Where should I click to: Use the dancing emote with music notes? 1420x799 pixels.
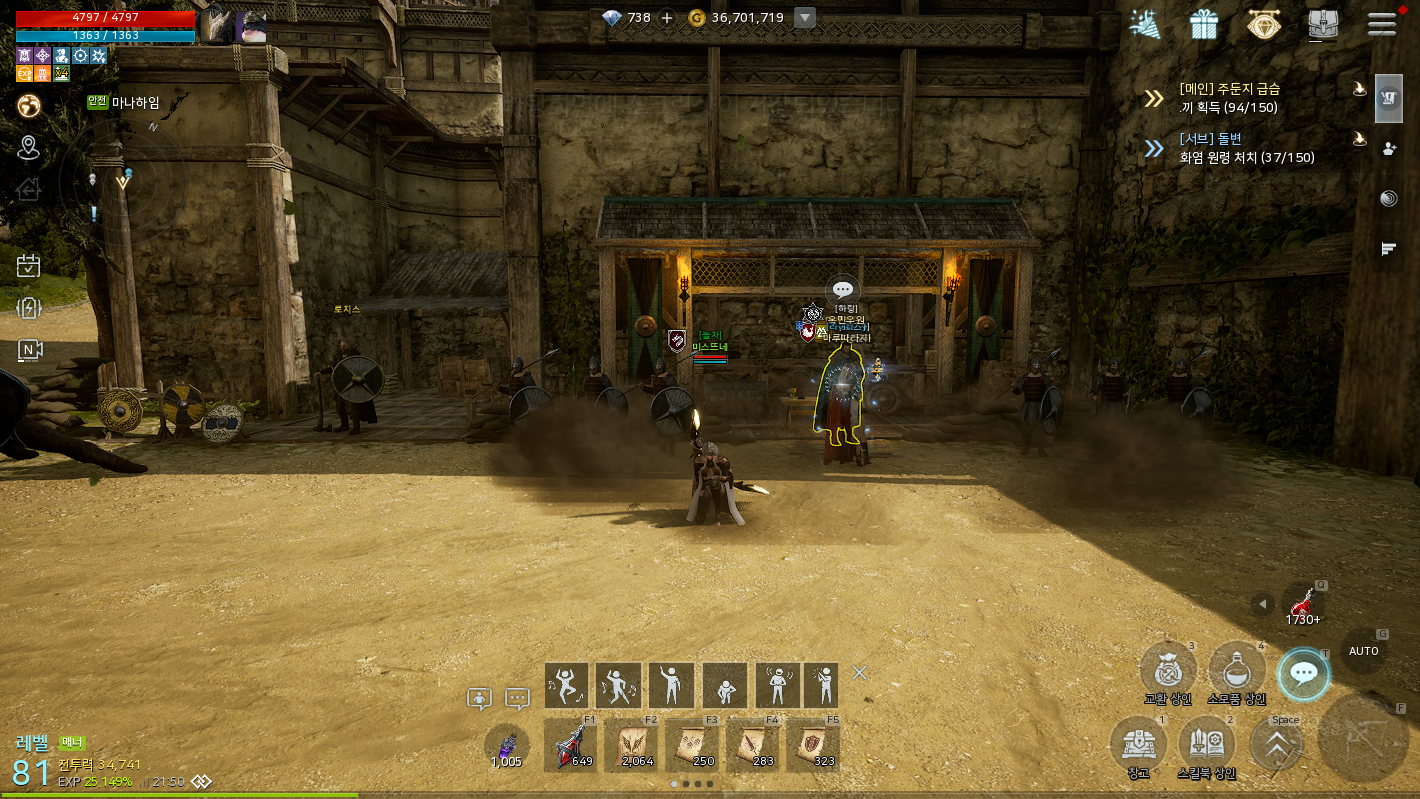click(x=566, y=686)
